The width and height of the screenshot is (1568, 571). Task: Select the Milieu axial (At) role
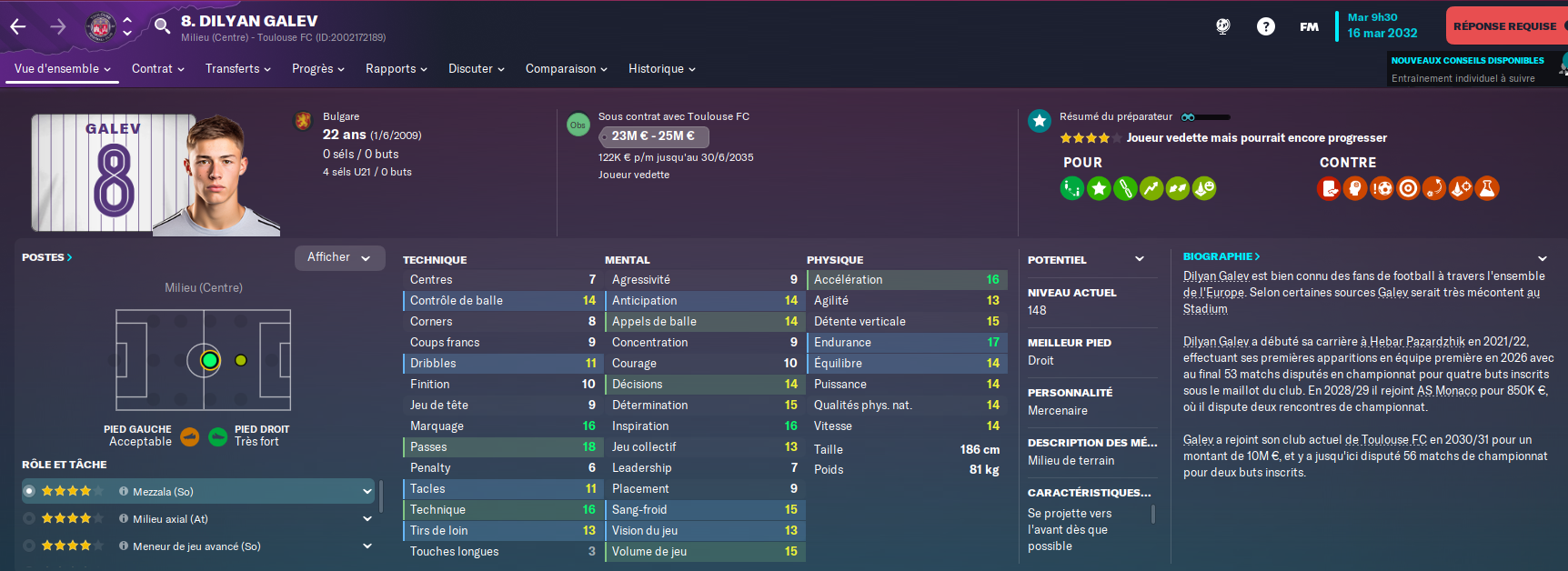point(170,519)
